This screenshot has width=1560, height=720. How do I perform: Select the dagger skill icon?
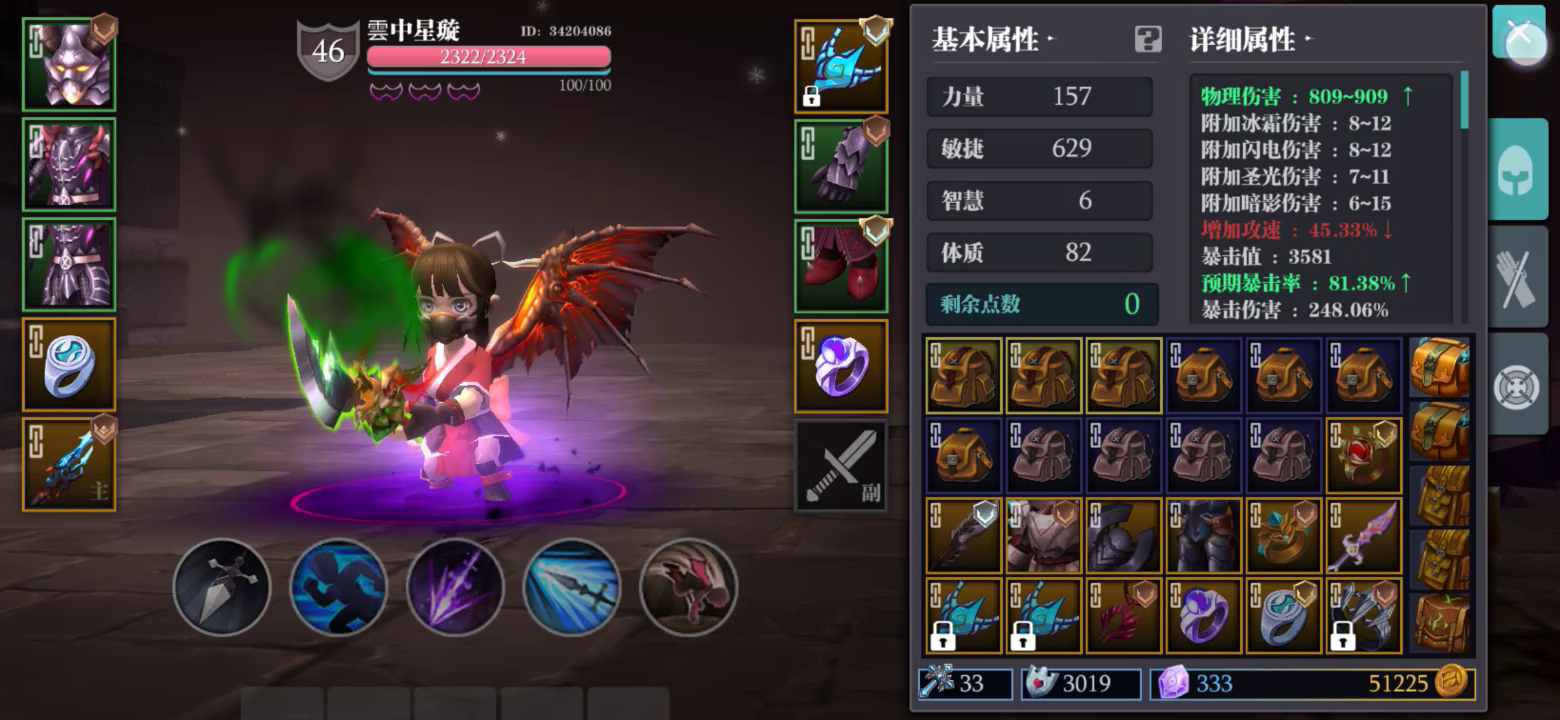pyautogui.click(x=222, y=587)
